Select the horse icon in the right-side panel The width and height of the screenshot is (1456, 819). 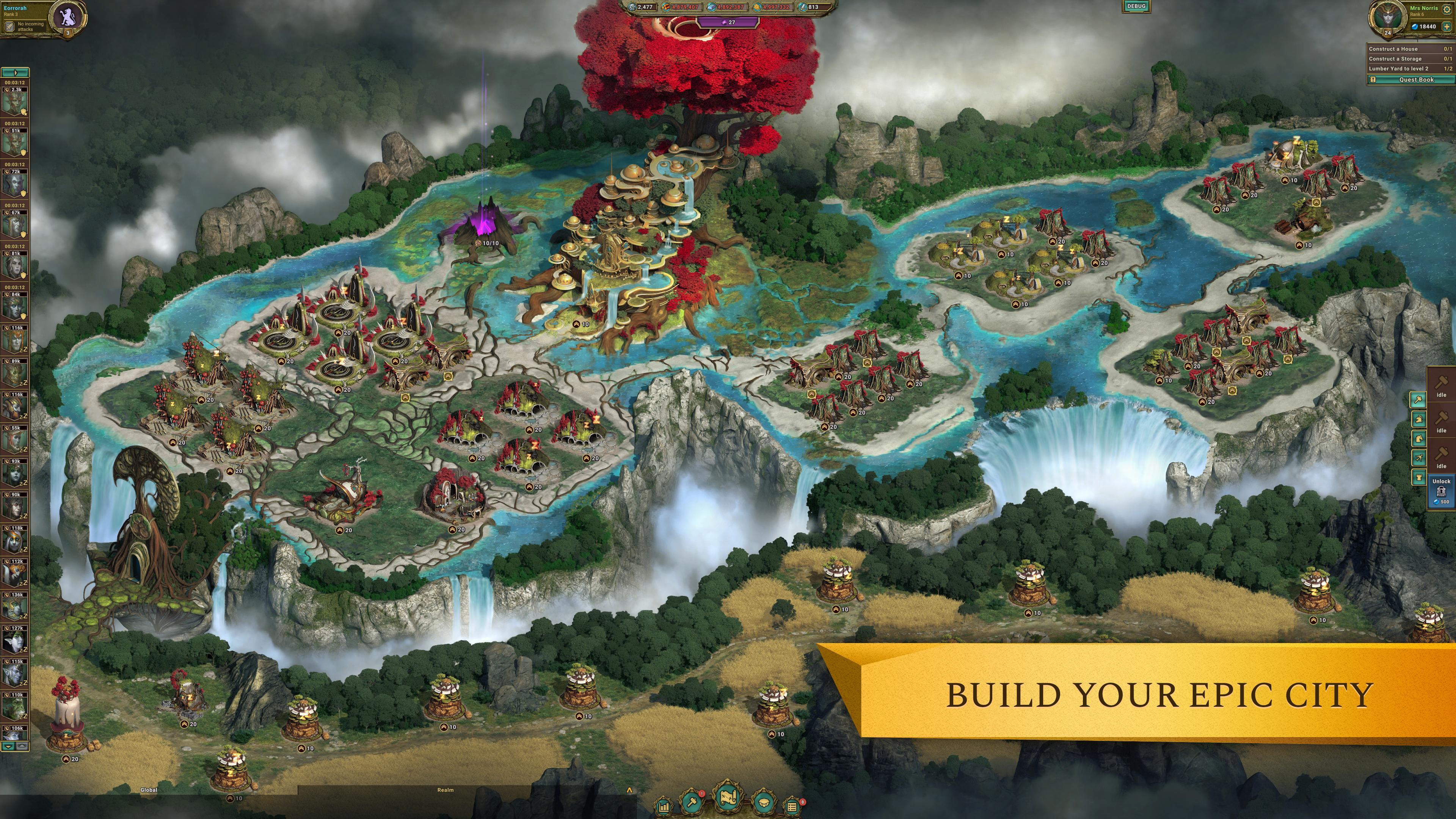click(1419, 438)
